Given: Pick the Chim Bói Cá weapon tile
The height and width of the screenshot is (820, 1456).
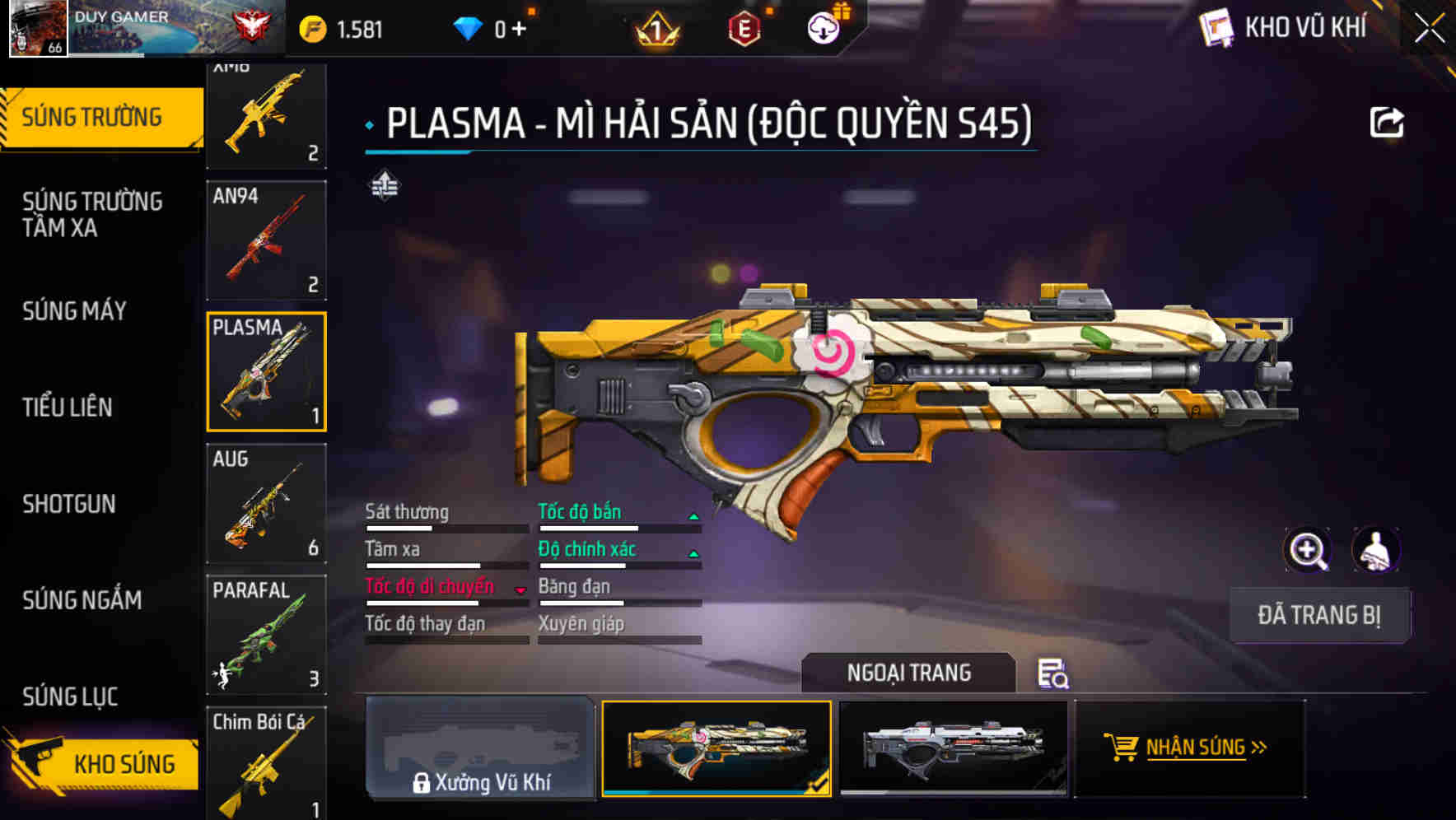Looking at the screenshot, I should coord(266,762).
